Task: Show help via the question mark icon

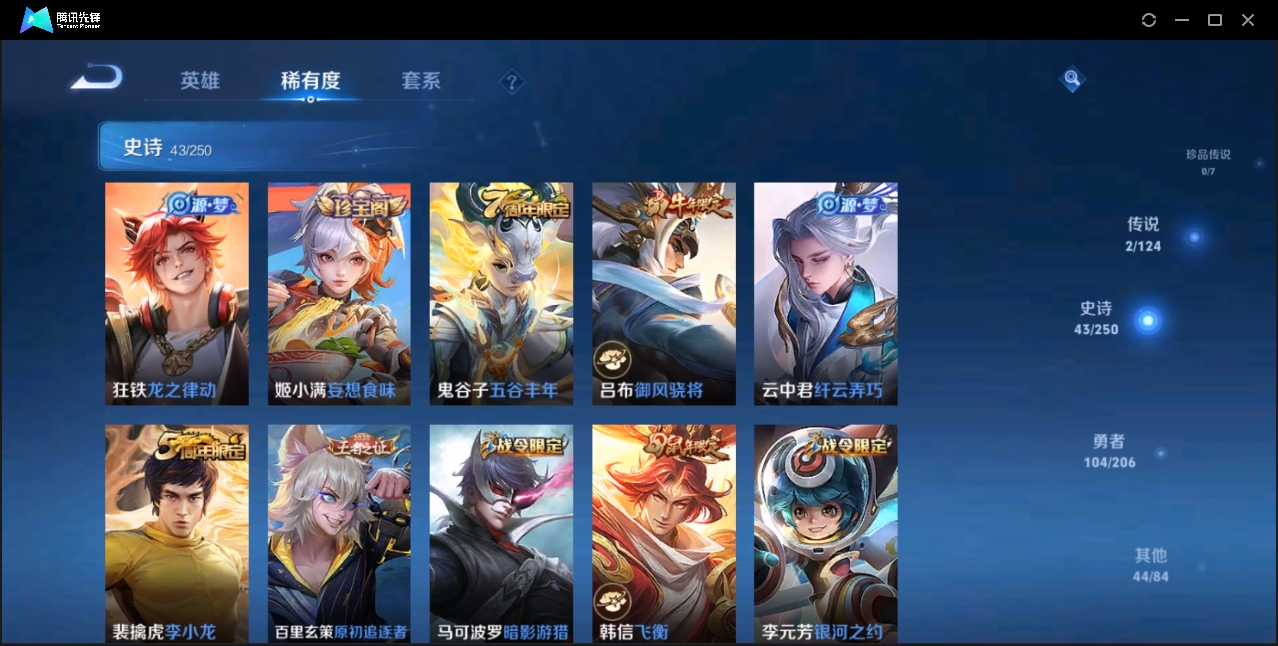Action: [512, 82]
